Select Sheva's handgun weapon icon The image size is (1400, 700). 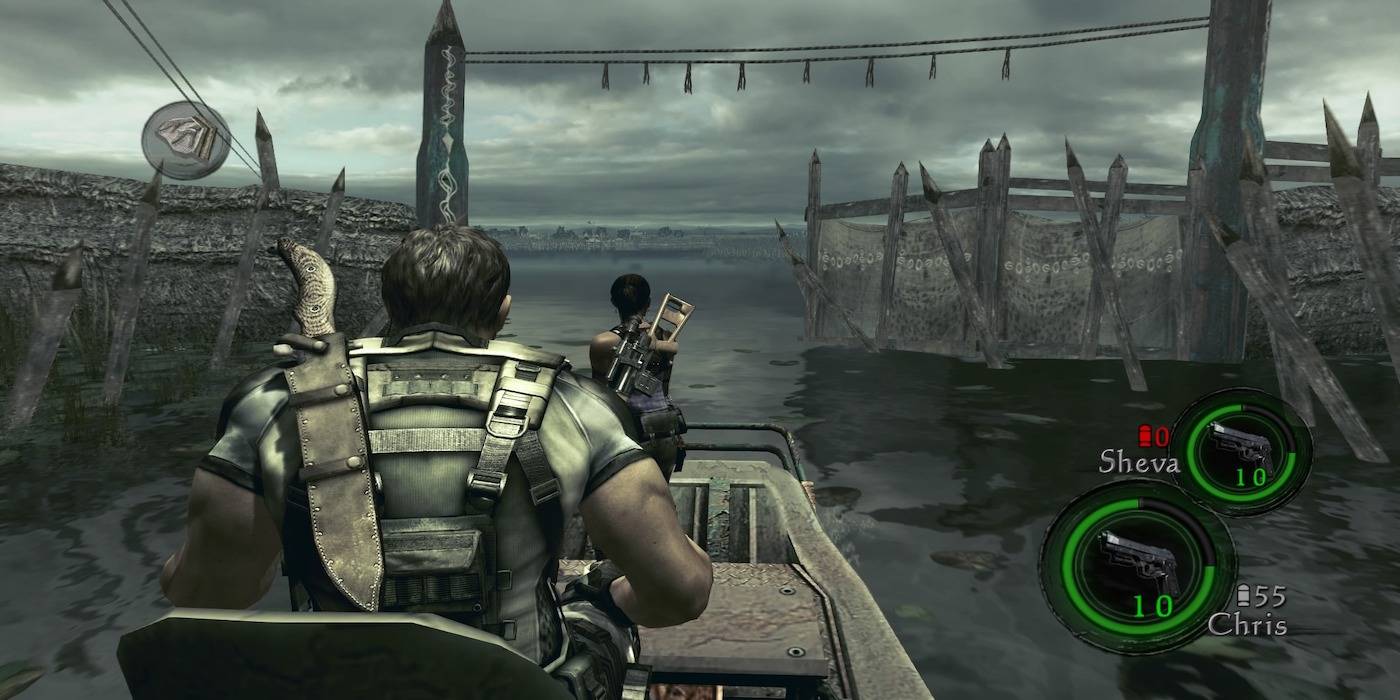pyautogui.click(x=1241, y=446)
